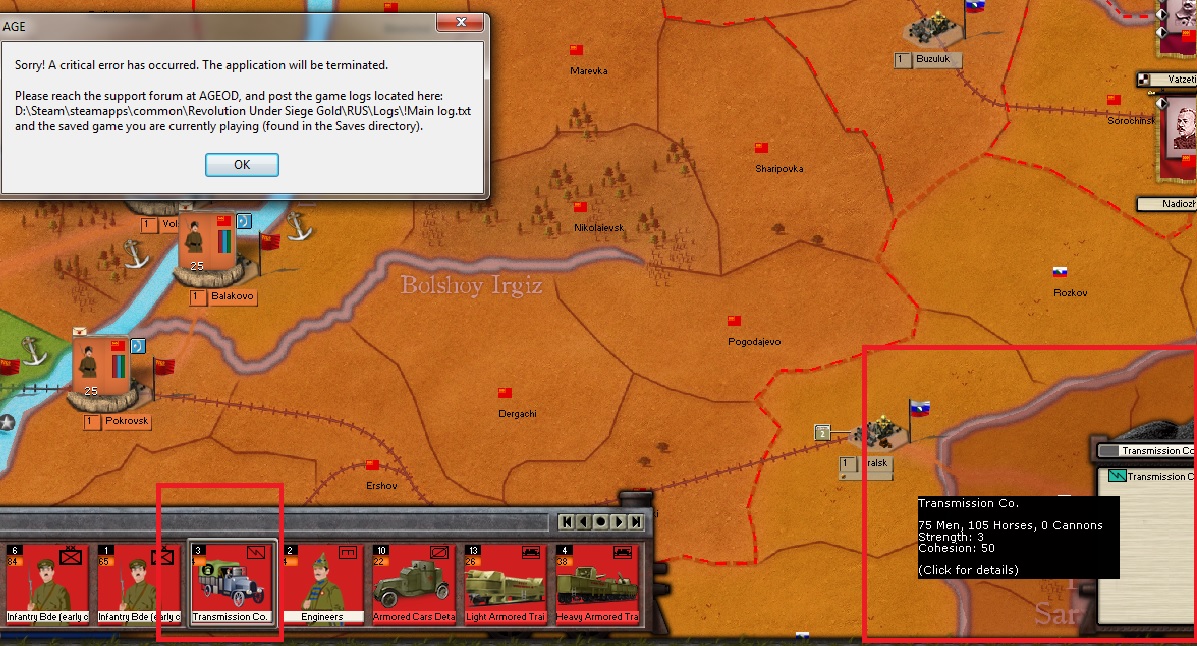The width and height of the screenshot is (1197, 646).
Task: Jump to the last unit in the panel
Action: [x=636, y=521]
